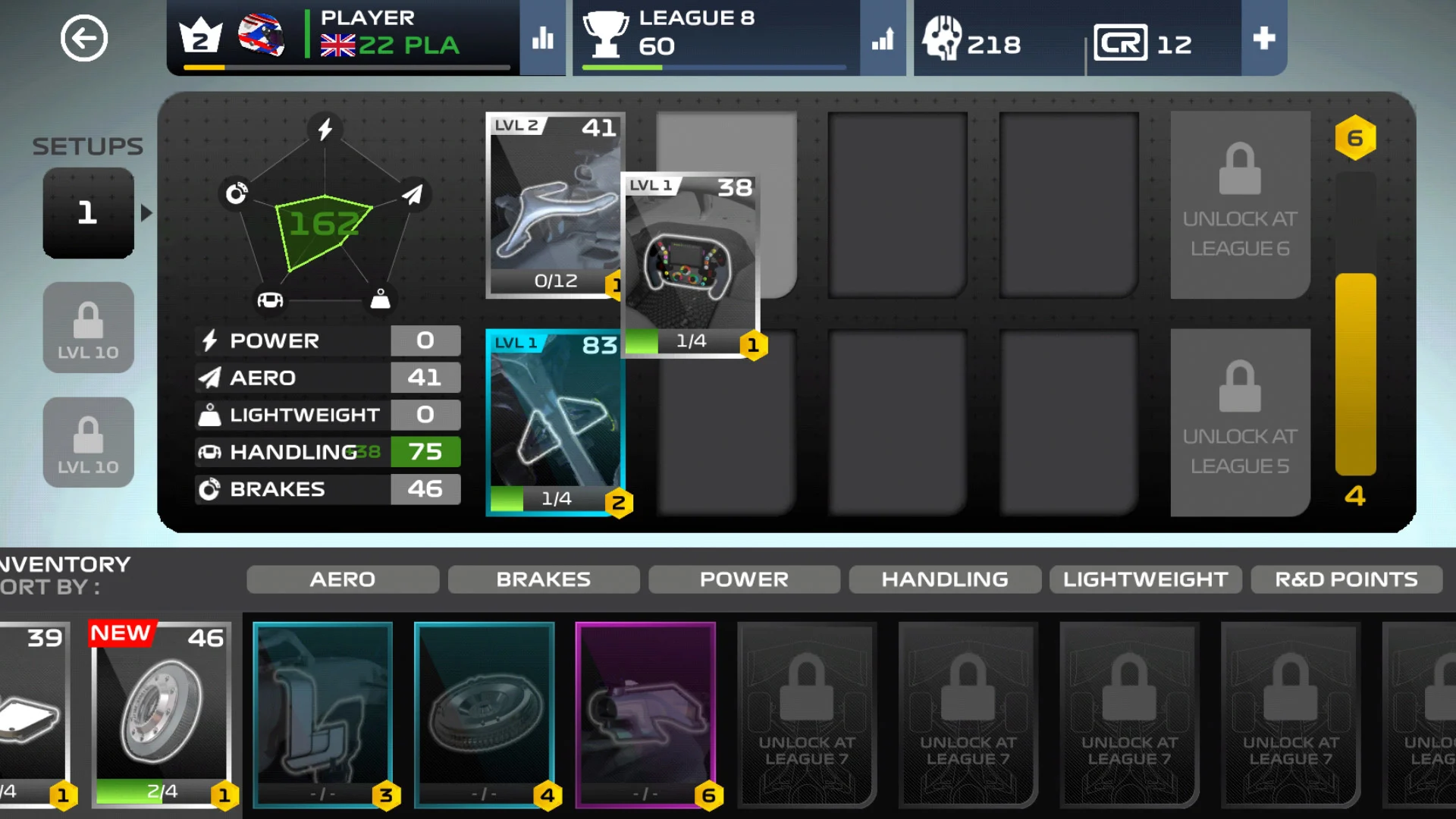This screenshot has width=1456, height=819.
Task: Click the back arrow in the top-left corner
Action: [x=84, y=38]
